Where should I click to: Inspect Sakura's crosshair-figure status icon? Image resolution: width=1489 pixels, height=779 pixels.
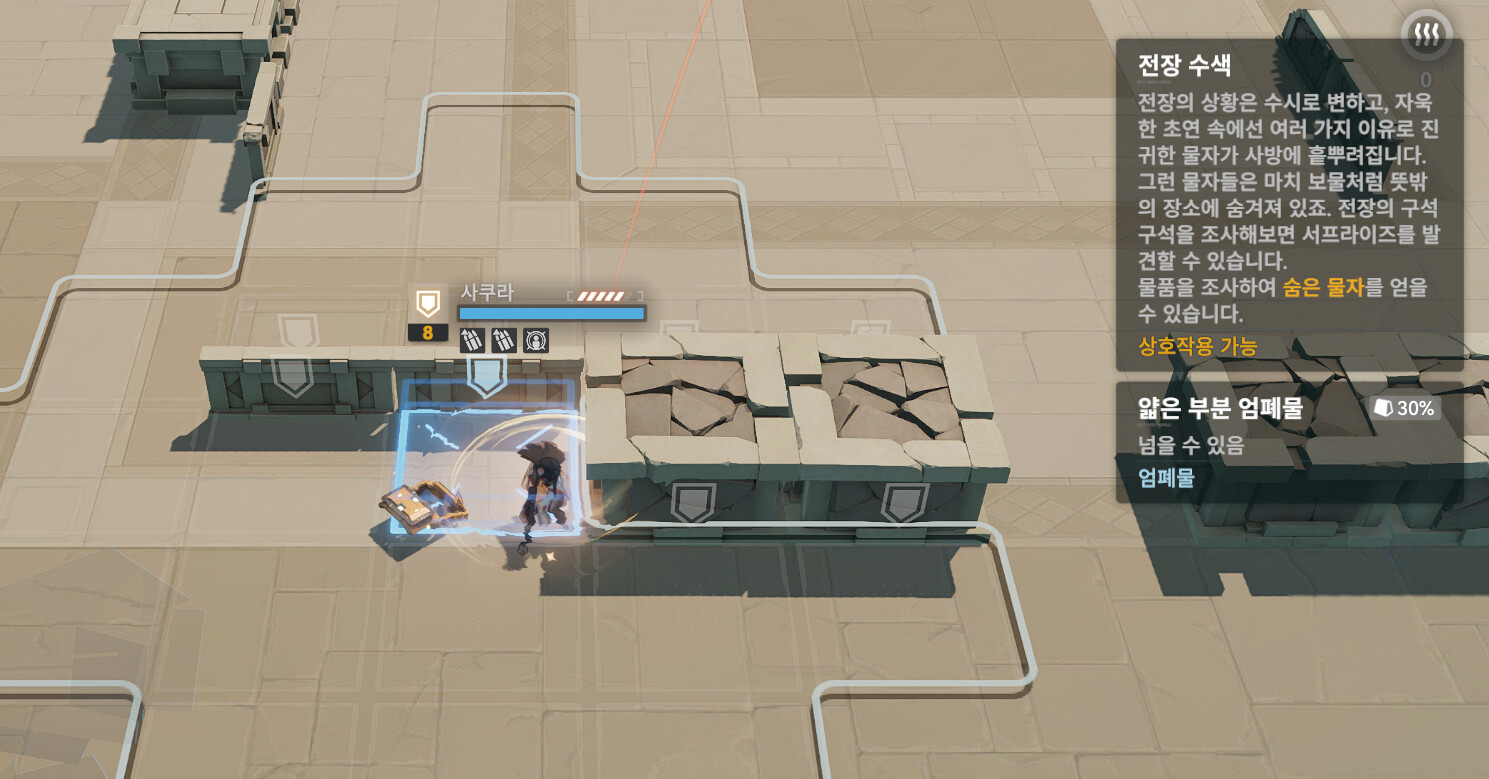[x=536, y=340]
